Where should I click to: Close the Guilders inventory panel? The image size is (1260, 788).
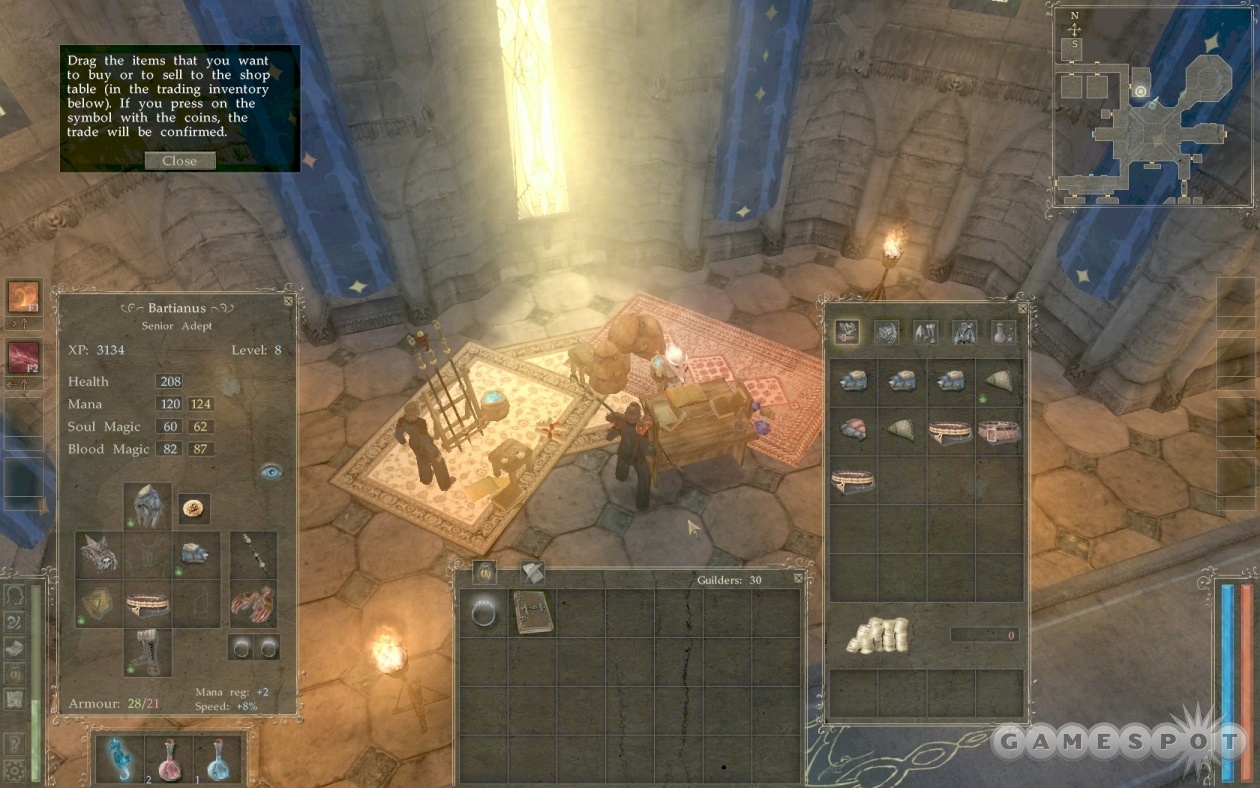coord(797,578)
